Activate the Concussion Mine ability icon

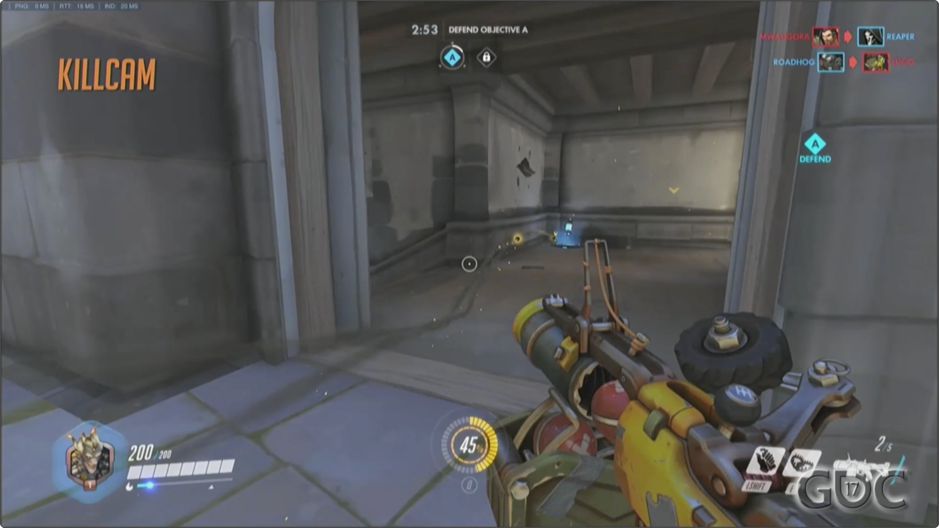[x=767, y=463]
